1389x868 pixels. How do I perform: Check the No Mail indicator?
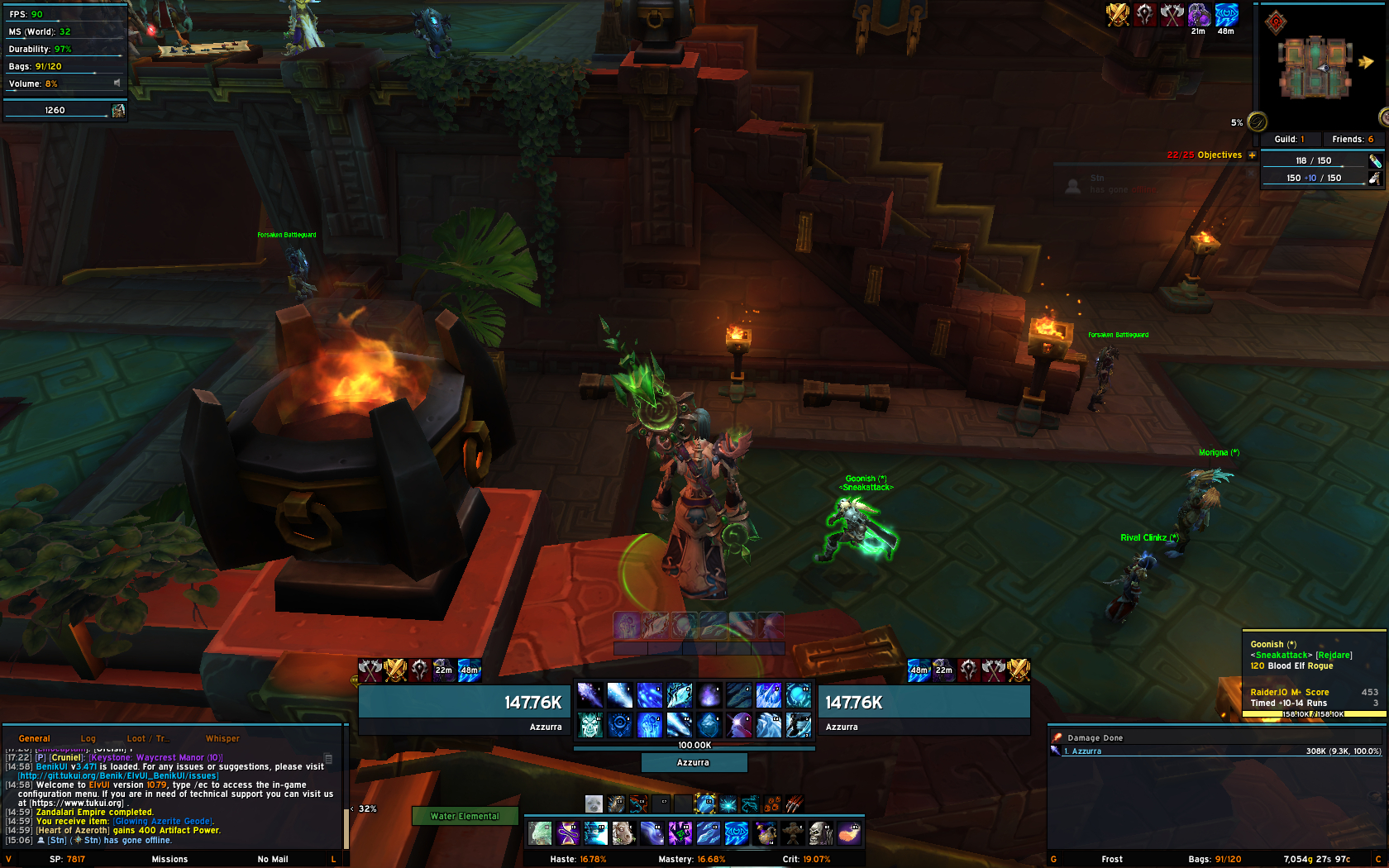273,859
